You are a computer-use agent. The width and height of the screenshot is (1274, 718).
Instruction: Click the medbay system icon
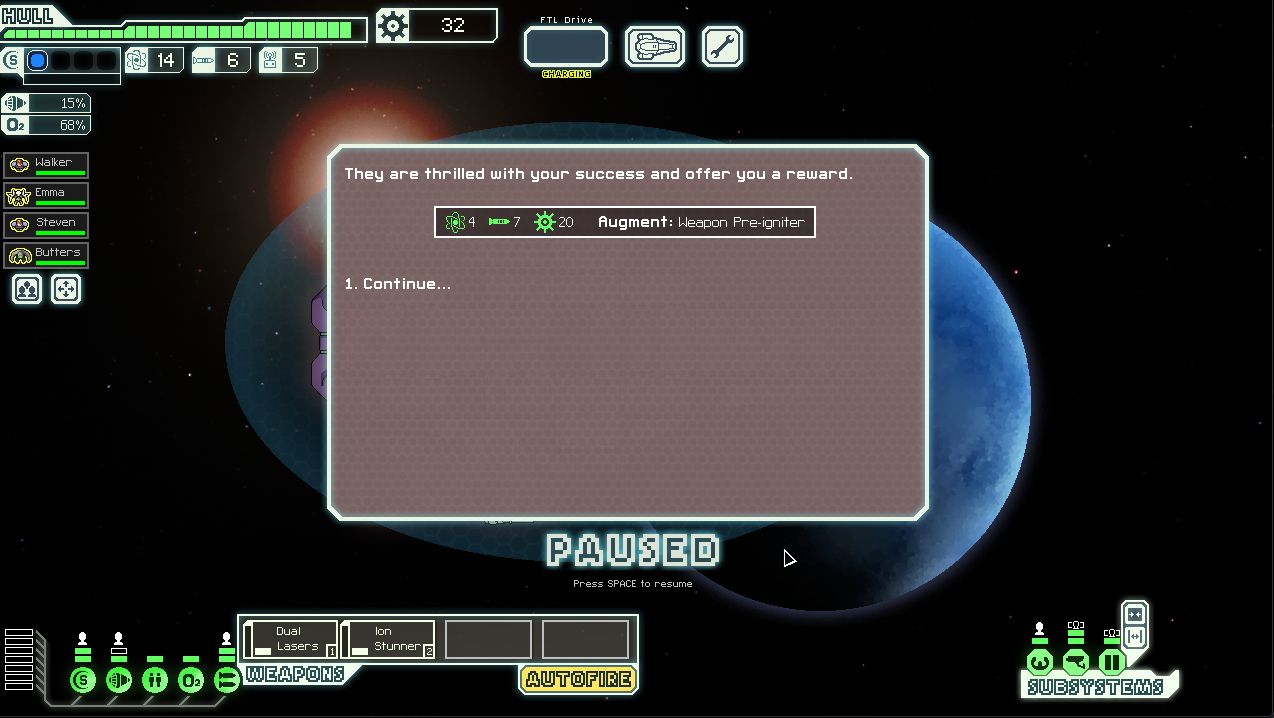click(x=155, y=681)
